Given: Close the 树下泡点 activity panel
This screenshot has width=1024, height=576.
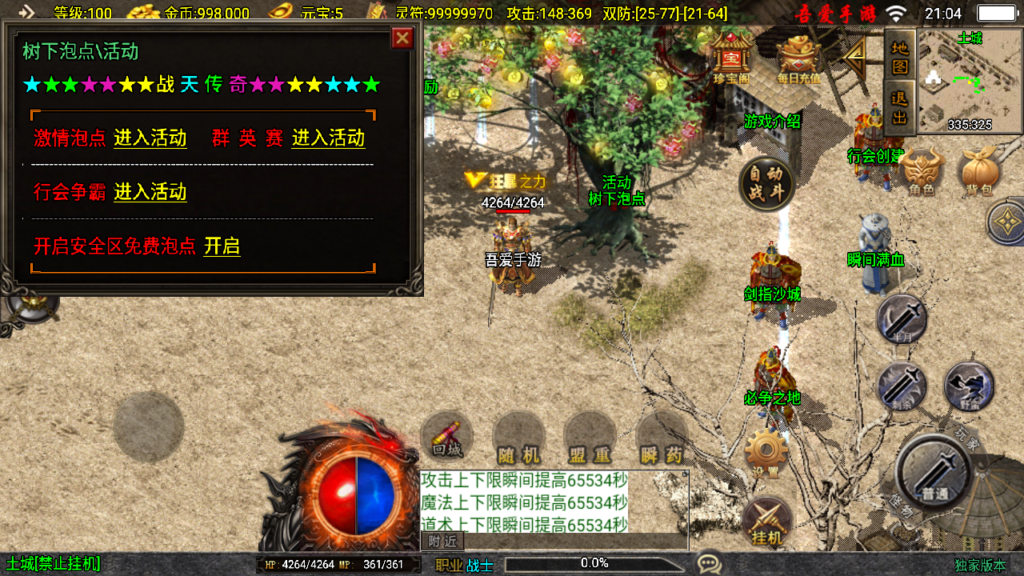Looking at the screenshot, I should (x=402, y=38).
